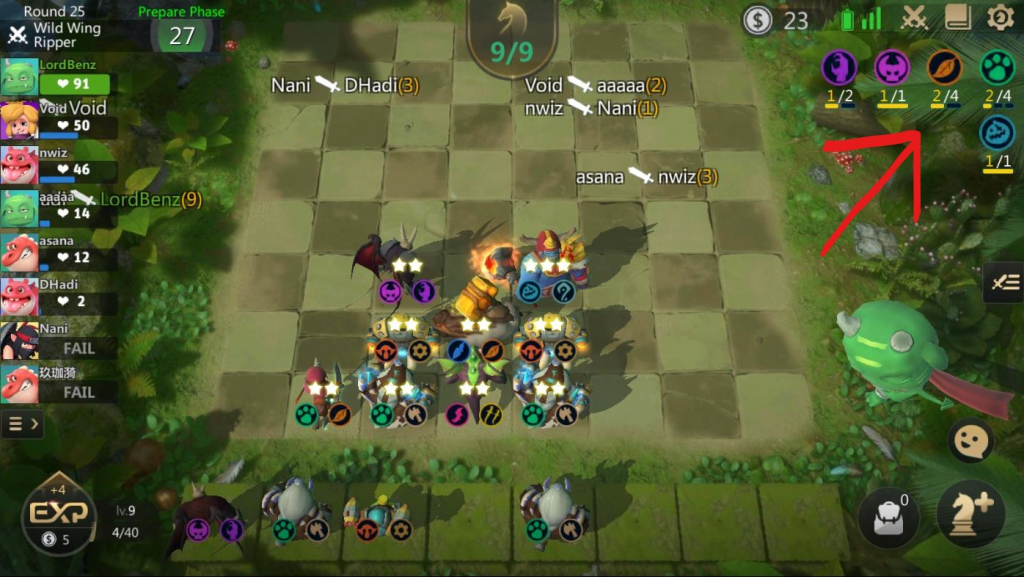The width and height of the screenshot is (1024, 577).
Task: Tap the crossed swords icon
Action: (x=914, y=18)
